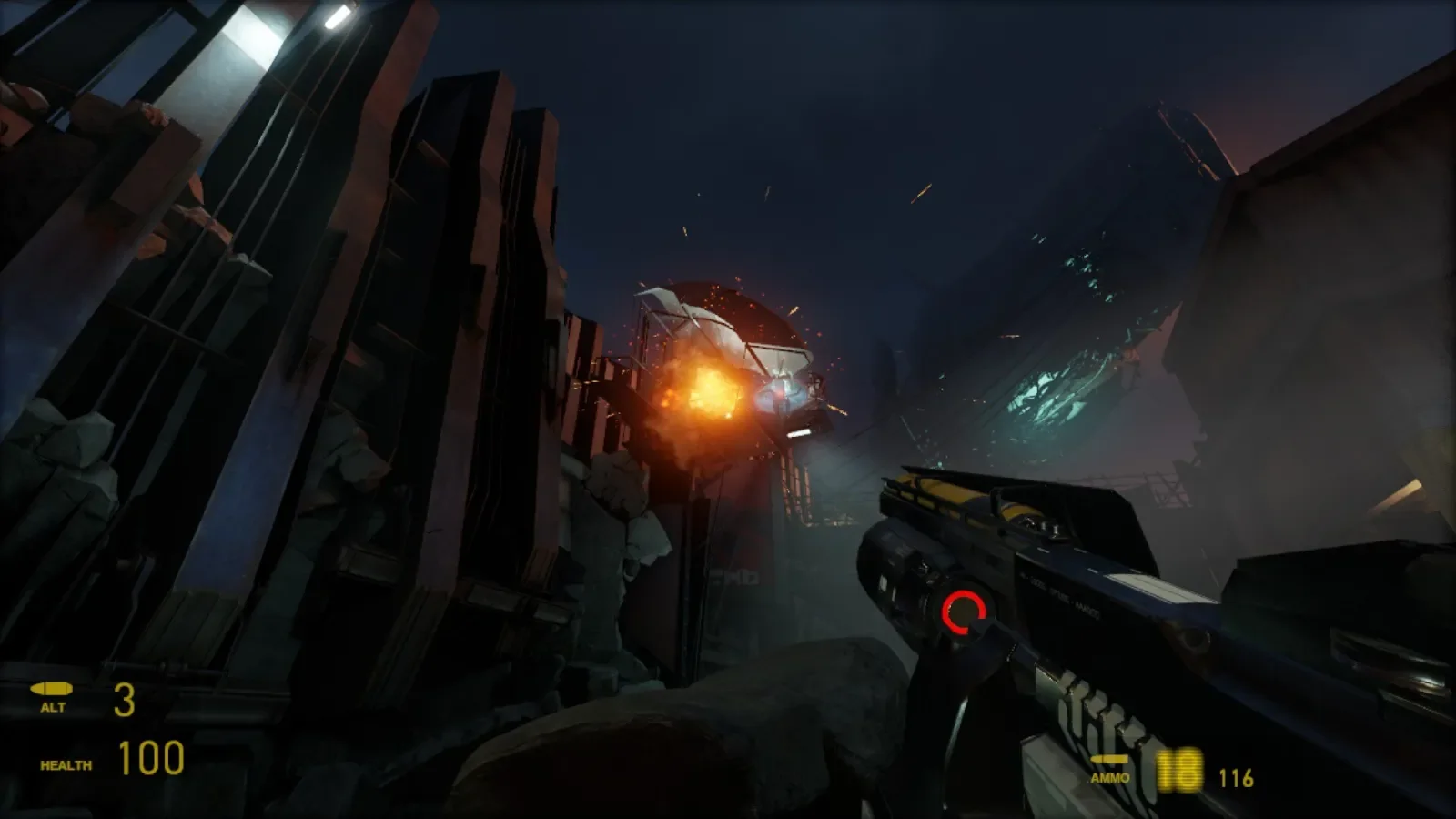
Task: Click the magazine ammo count showing 18
Action: pos(1178,769)
